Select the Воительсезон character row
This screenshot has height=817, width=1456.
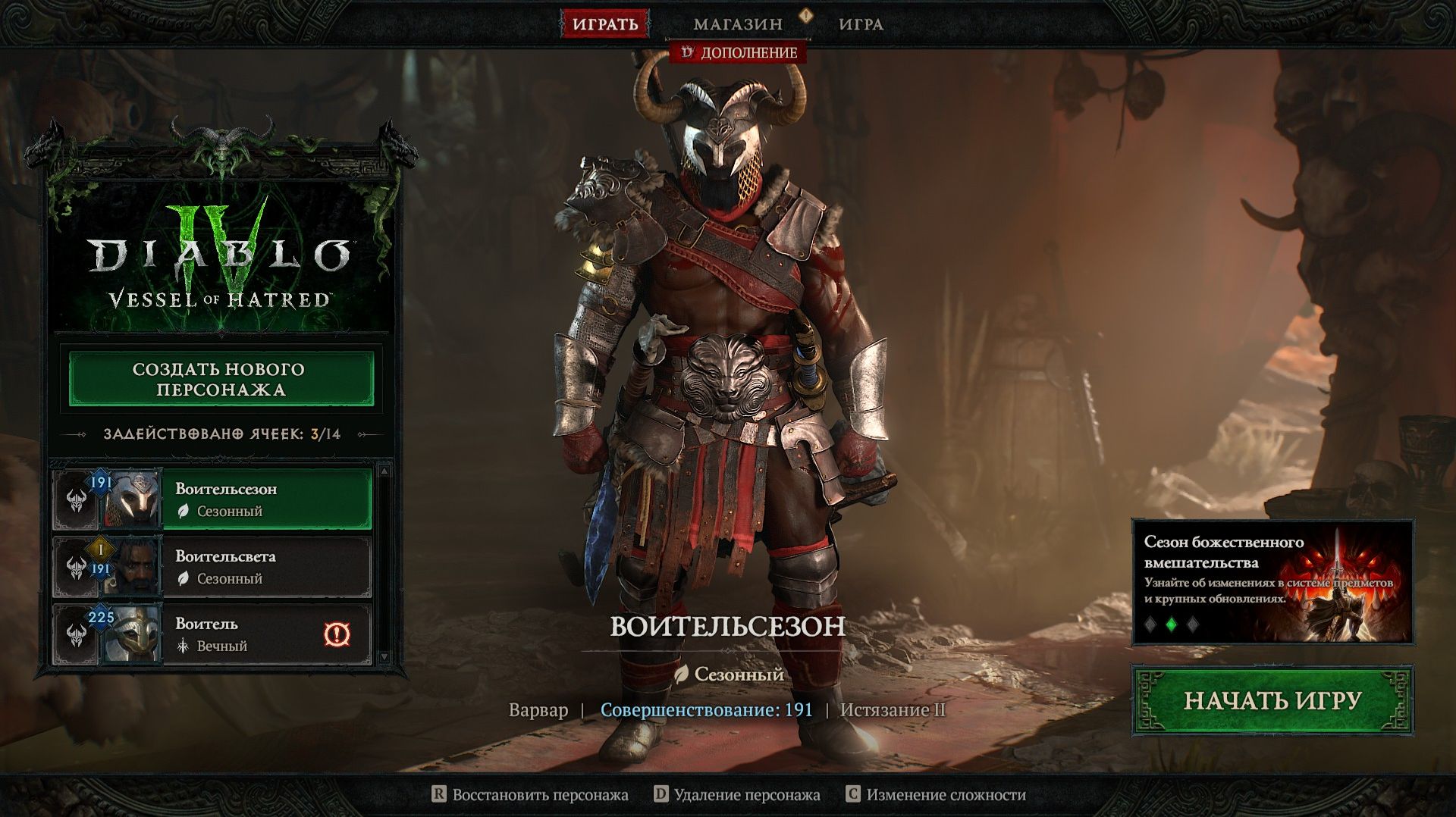click(x=265, y=499)
